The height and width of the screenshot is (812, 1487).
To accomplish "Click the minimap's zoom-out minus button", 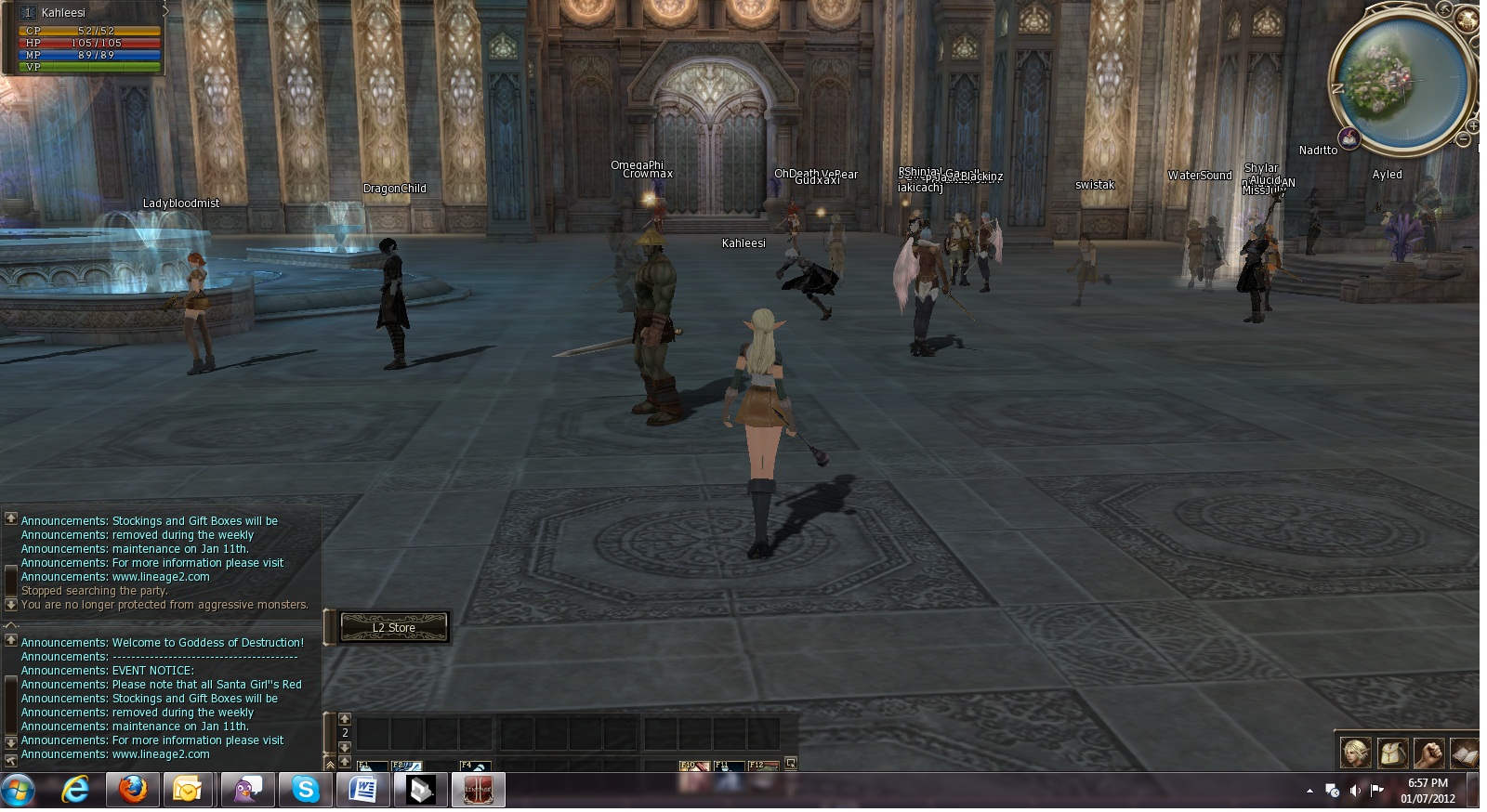I will [1463, 139].
